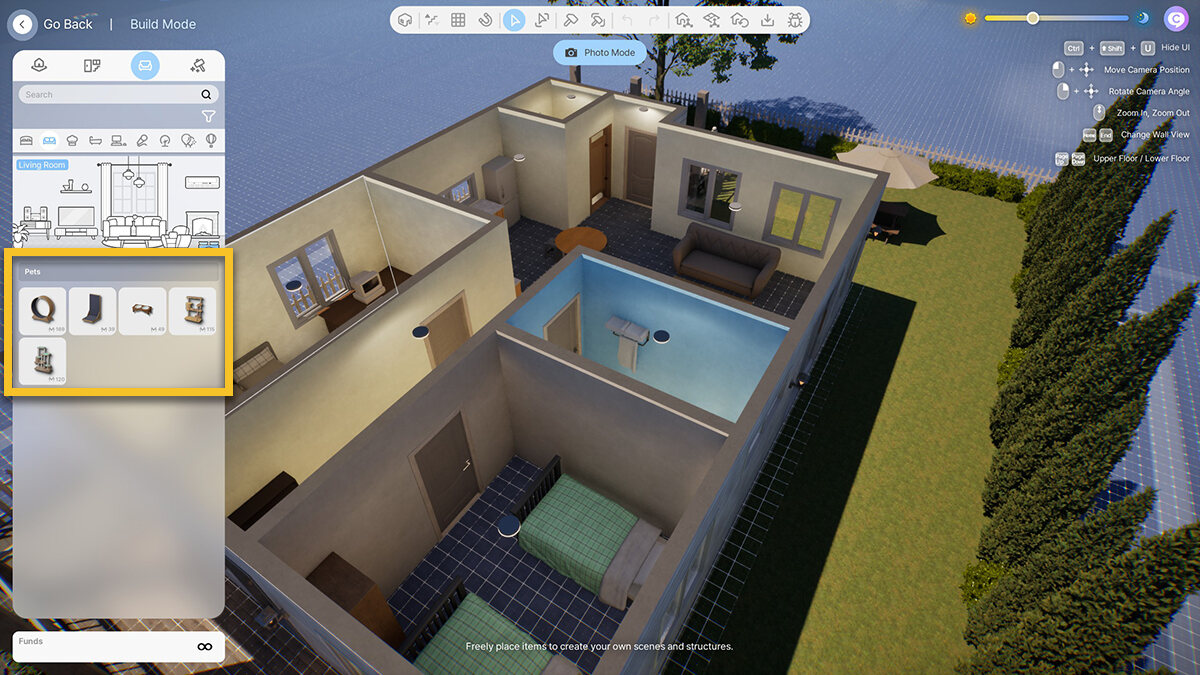Click the download/save icon in toolbar
This screenshot has height=675, width=1200.
[767, 20]
